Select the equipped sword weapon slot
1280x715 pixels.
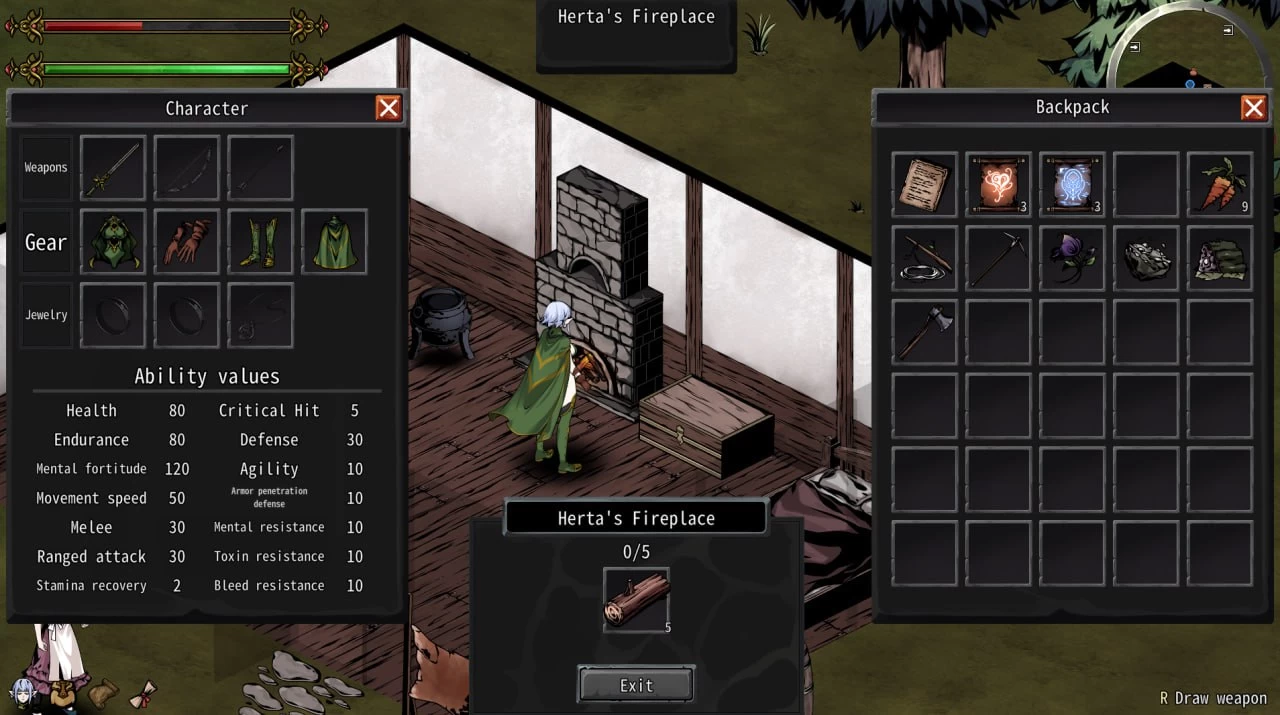coord(113,168)
